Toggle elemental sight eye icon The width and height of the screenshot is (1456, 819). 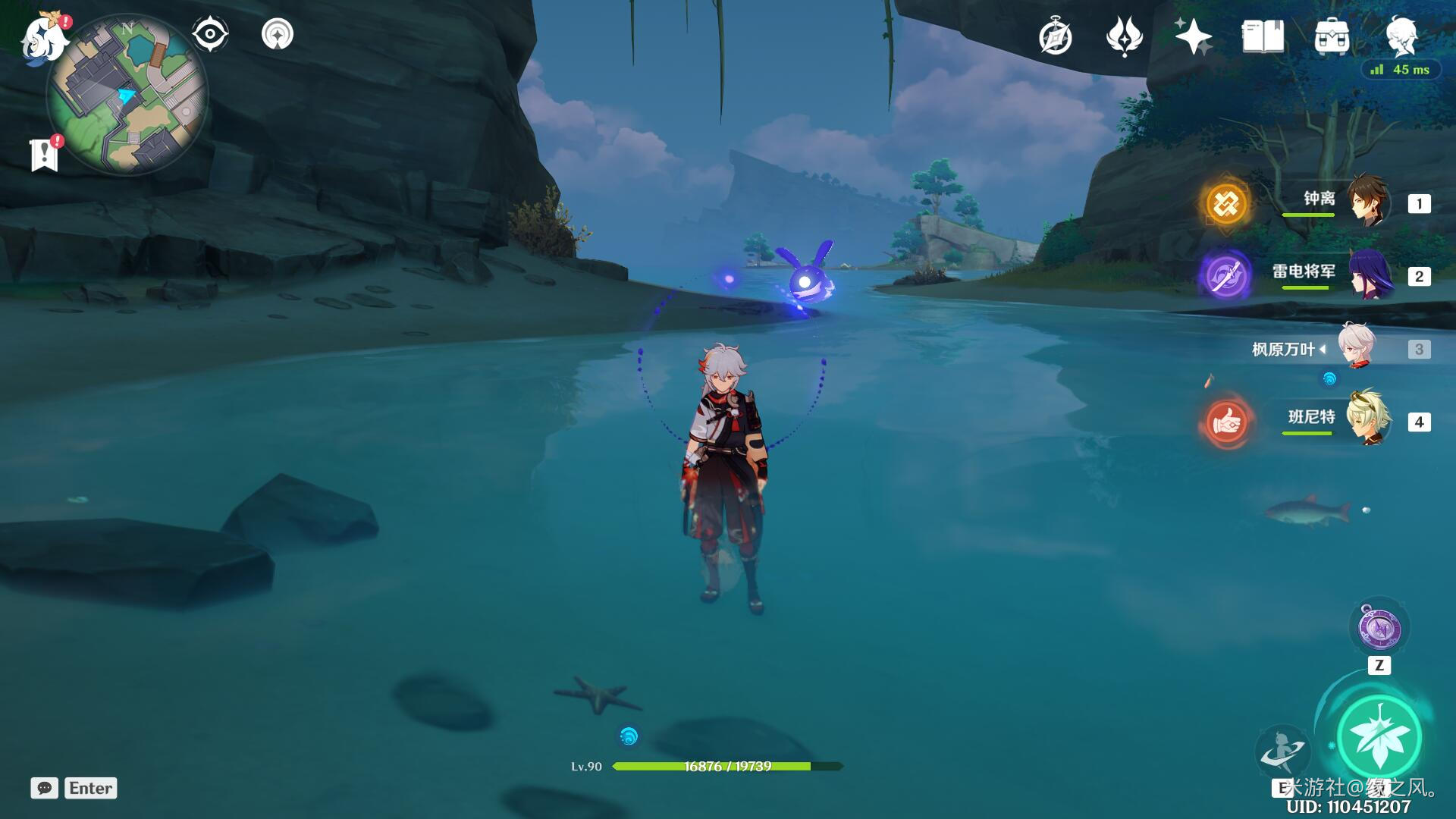tap(210, 34)
